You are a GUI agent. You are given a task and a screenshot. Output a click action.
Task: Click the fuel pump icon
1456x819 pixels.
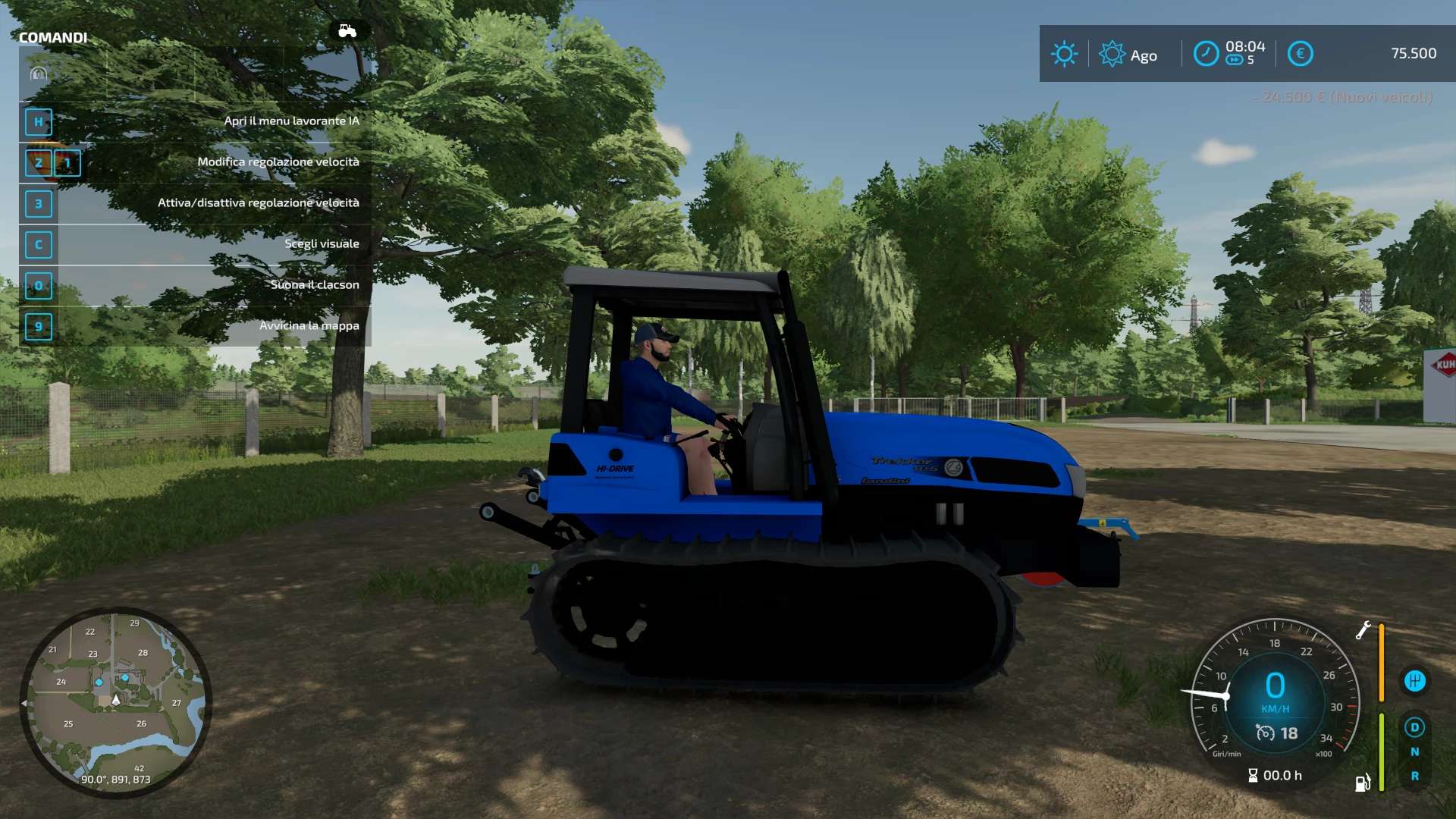click(1363, 783)
